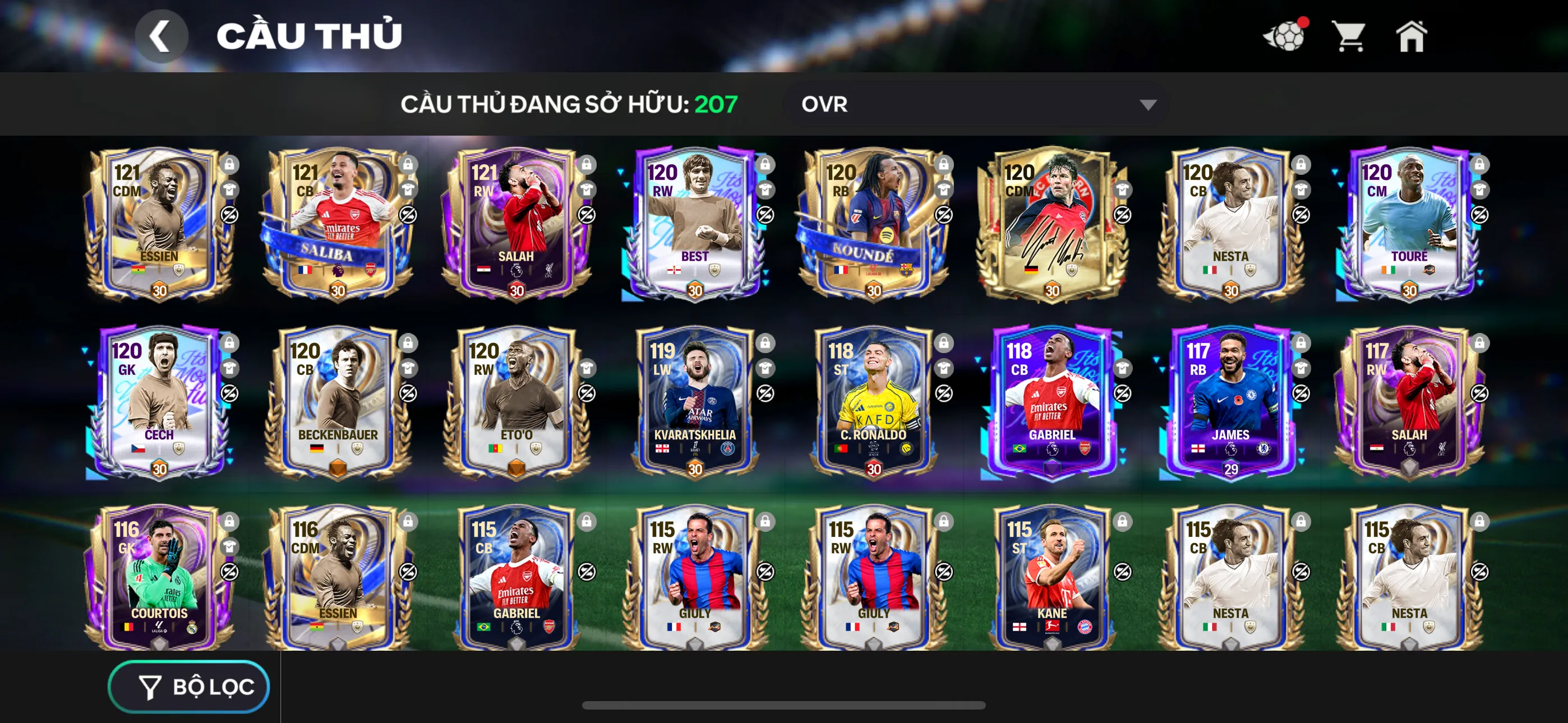The width and height of the screenshot is (1568, 723).
Task: Click the horizontal scrollbar at screen bottom
Action: point(784,706)
